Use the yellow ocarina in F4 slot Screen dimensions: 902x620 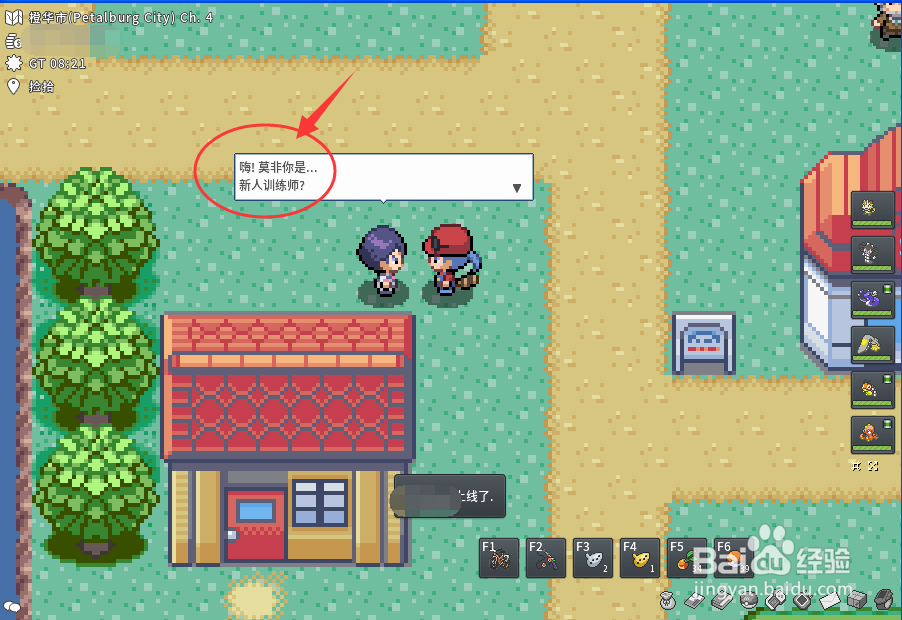pos(638,558)
